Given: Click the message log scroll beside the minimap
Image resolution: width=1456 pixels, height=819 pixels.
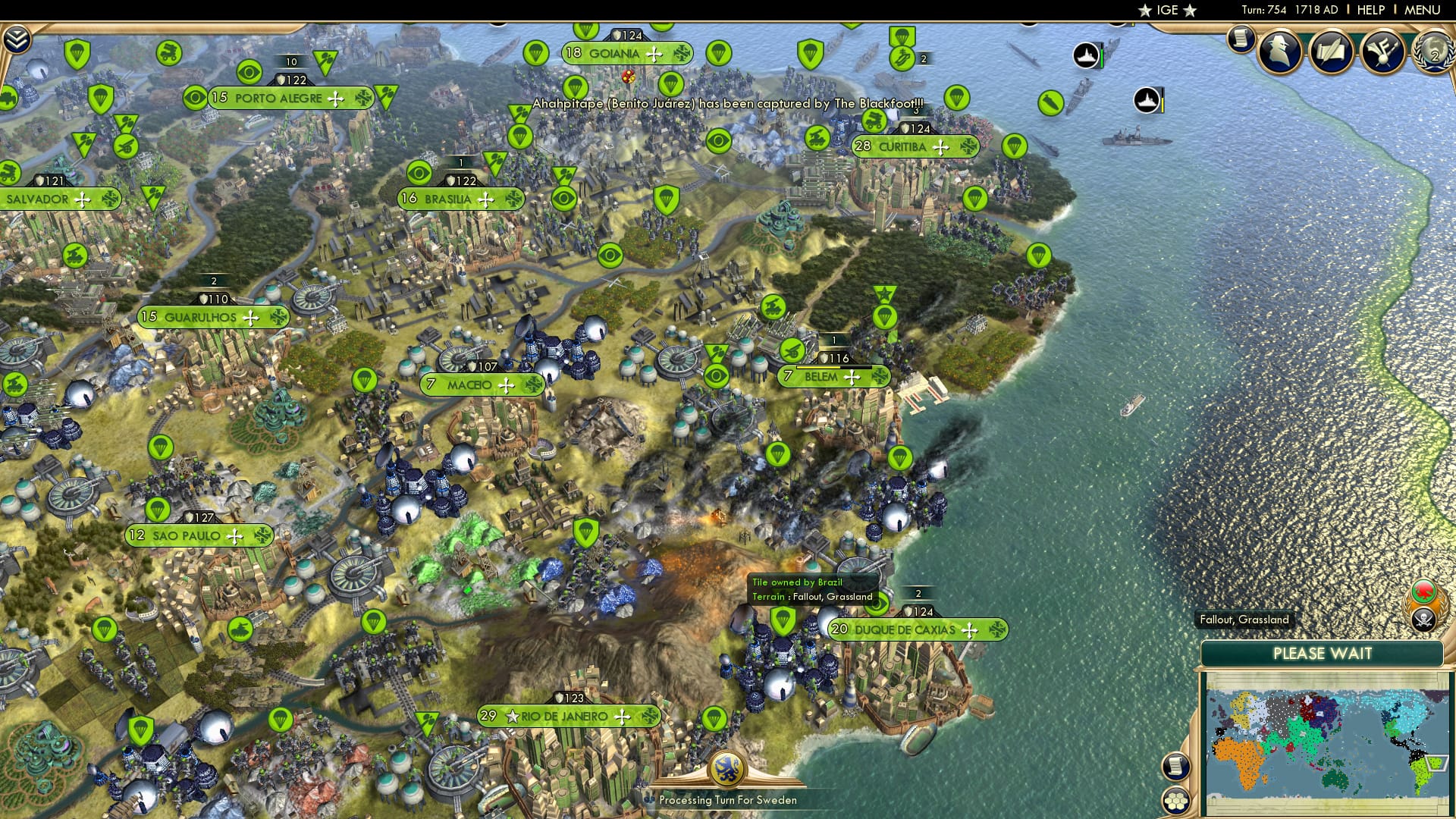Looking at the screenshot, I should click(x=1175, y=766).
